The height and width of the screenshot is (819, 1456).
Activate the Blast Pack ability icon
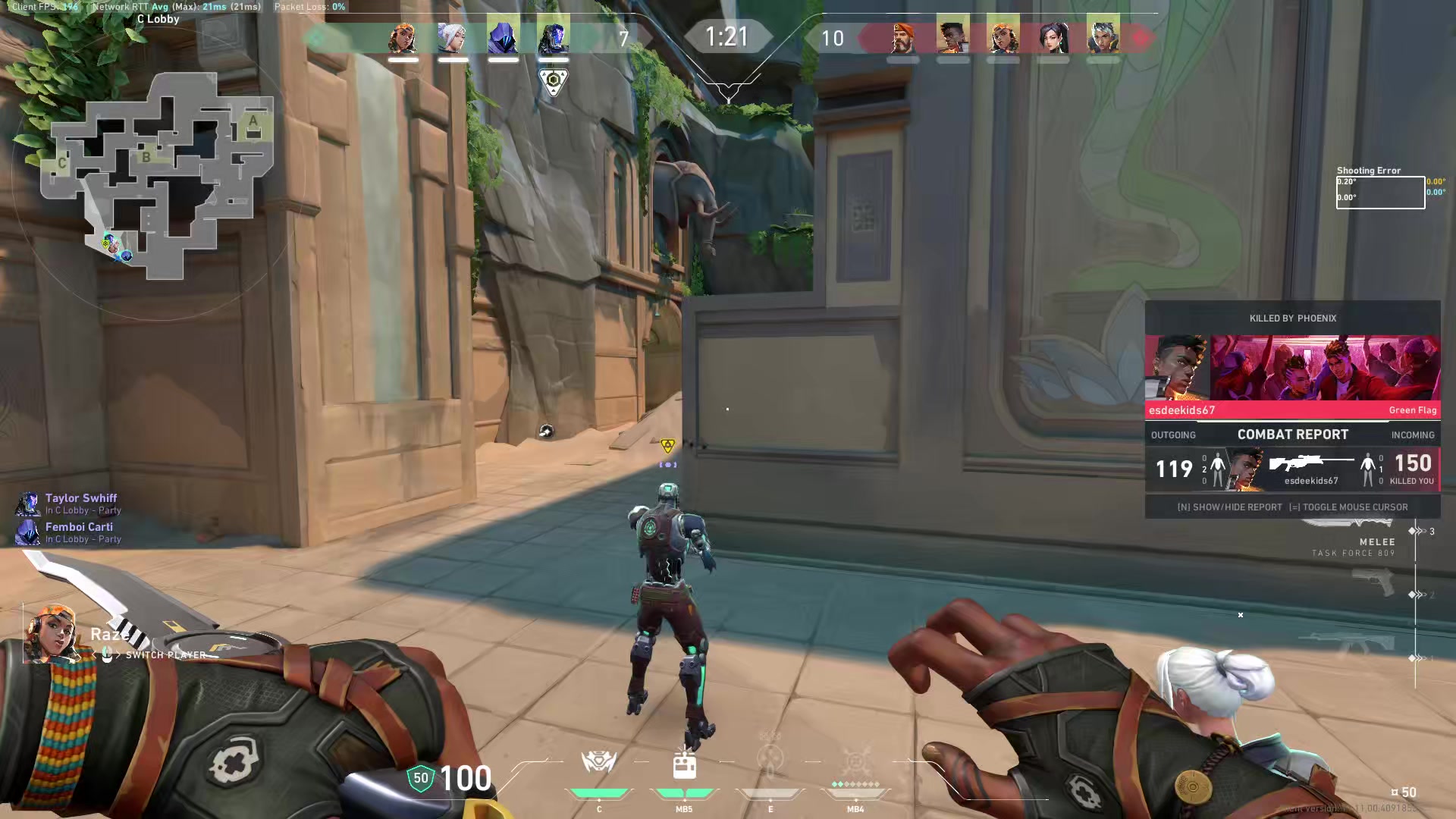tap(684, 764)
